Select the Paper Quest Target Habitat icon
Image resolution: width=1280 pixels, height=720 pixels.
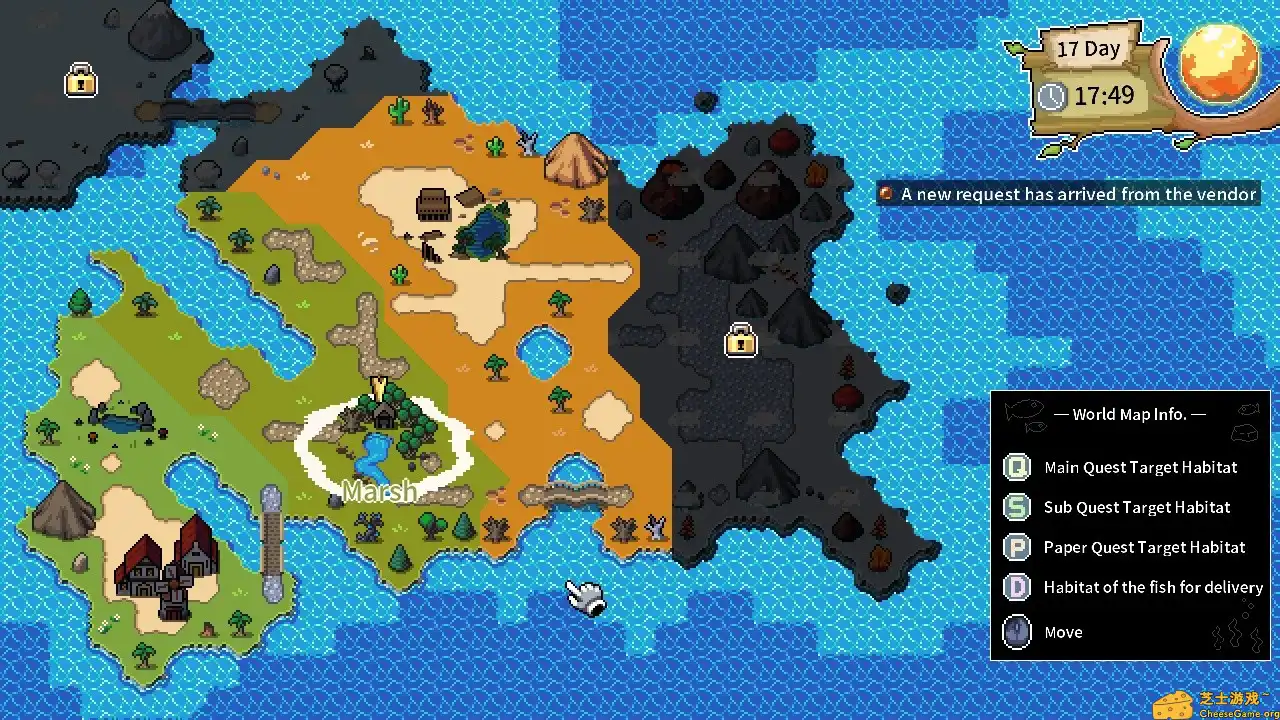(x=1016, y=547)
